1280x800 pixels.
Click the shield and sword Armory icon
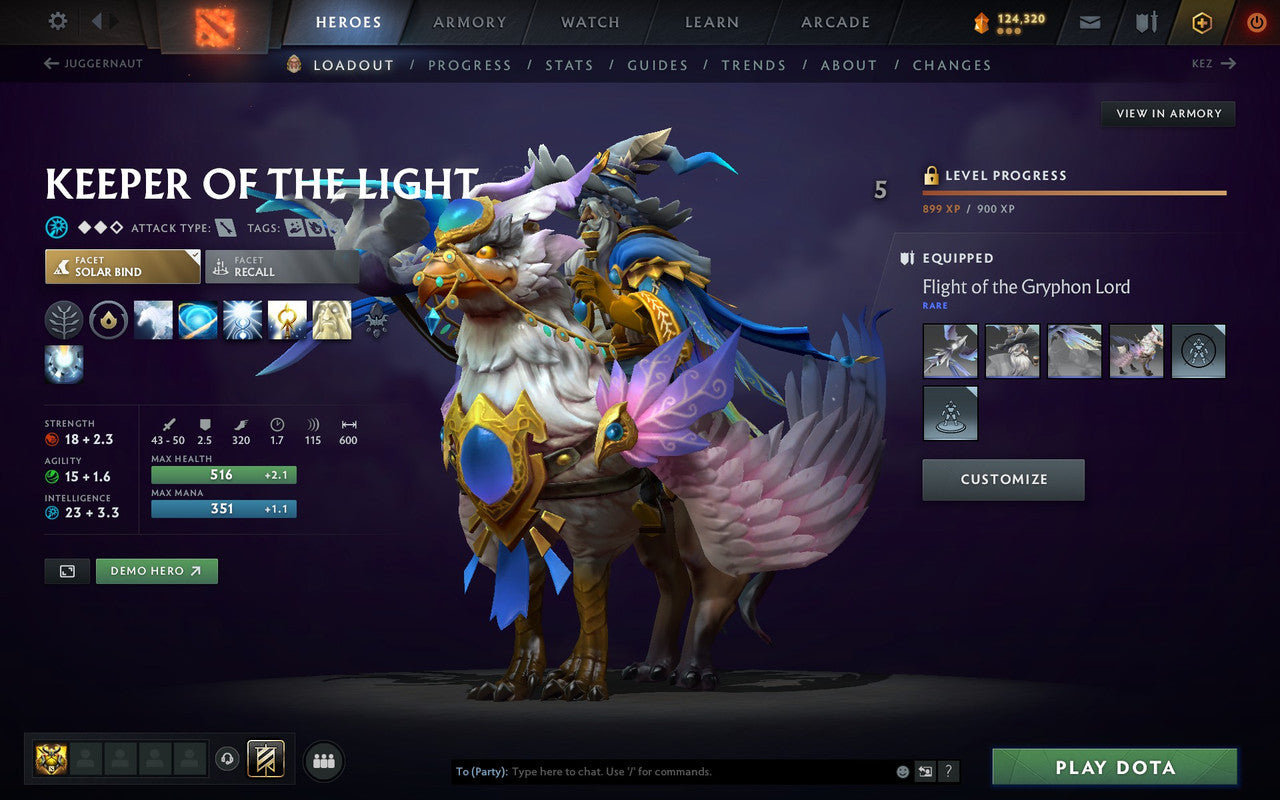[1144, 21]
